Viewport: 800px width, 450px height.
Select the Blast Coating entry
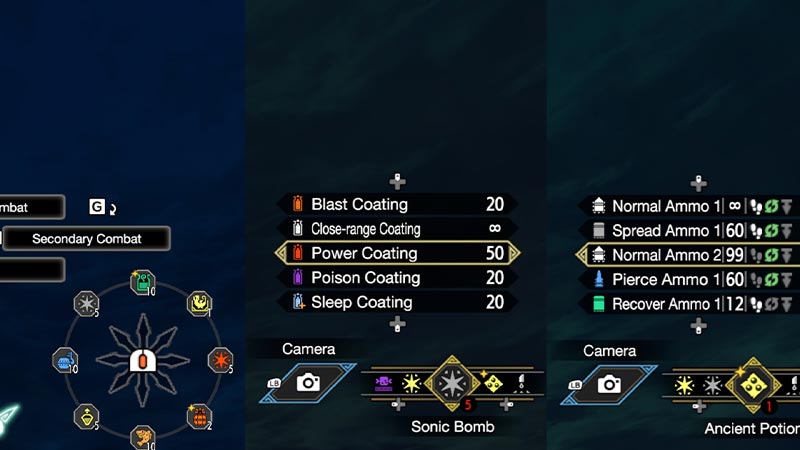397,205
